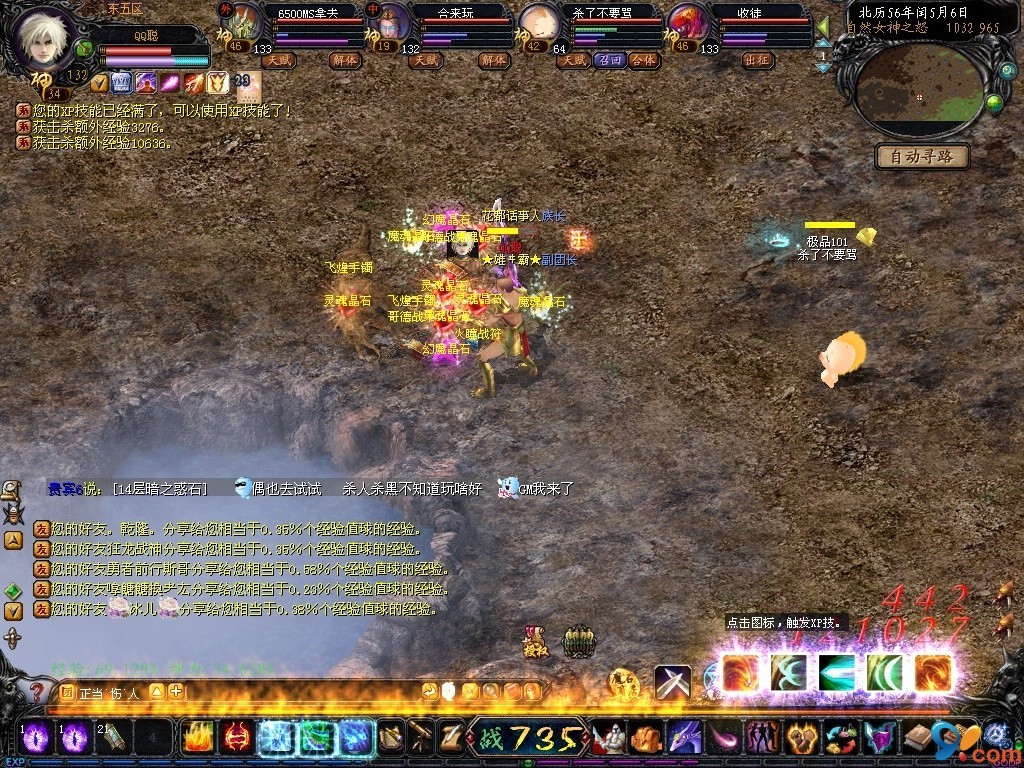
Task: Click 合体 on the 杀了不要骂 pet panel
Action: click(644, 60)
